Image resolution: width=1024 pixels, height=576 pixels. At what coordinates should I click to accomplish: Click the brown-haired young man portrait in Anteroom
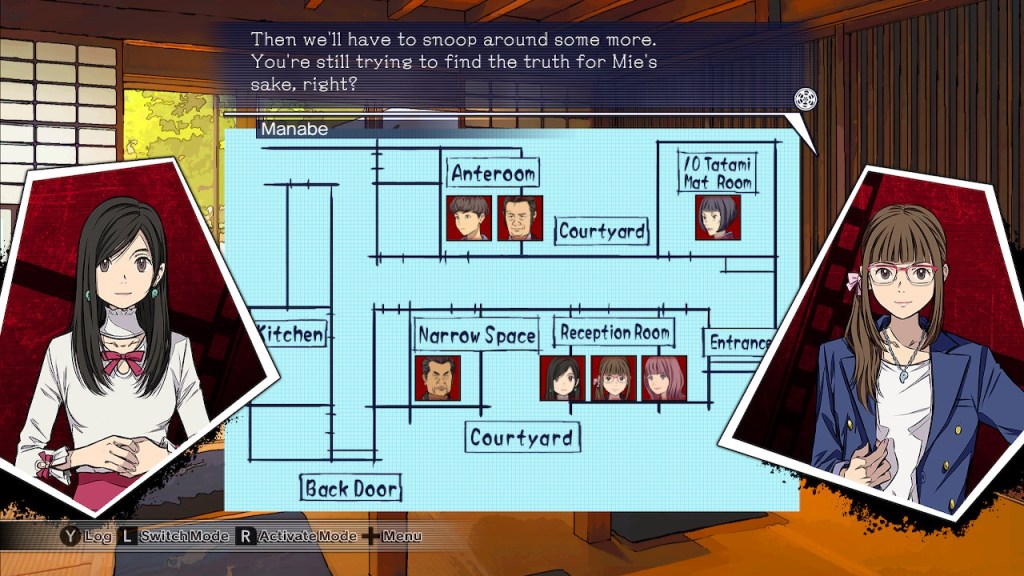(x=469, y=218)
